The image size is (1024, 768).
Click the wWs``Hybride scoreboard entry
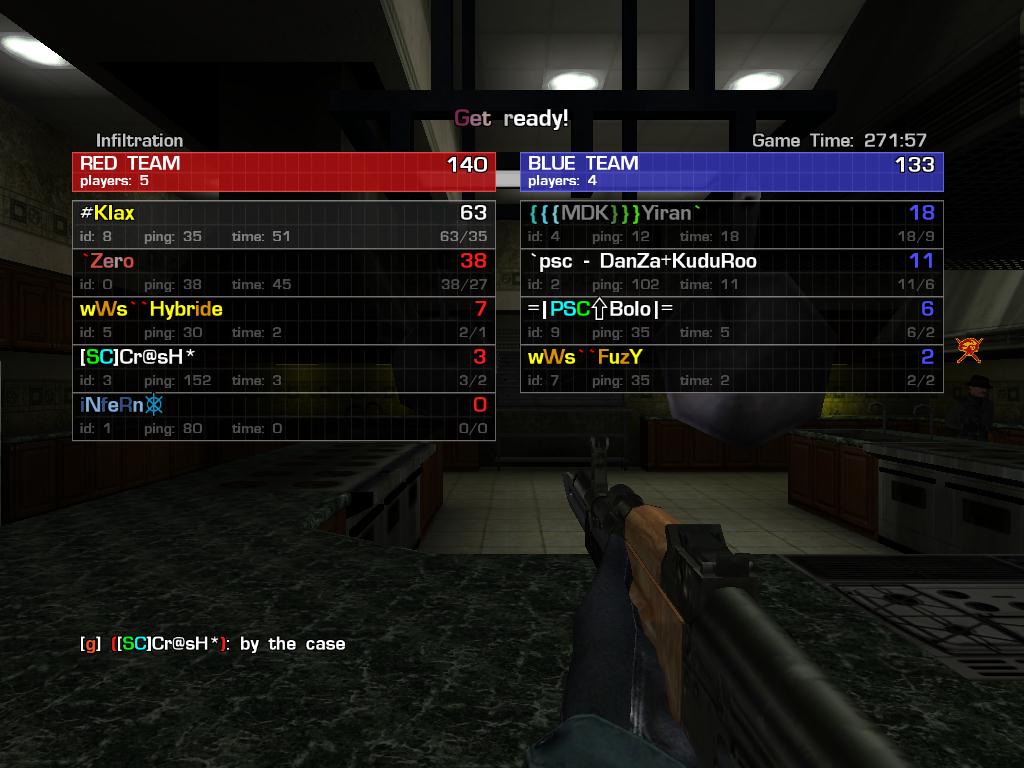tap(283, 320)
